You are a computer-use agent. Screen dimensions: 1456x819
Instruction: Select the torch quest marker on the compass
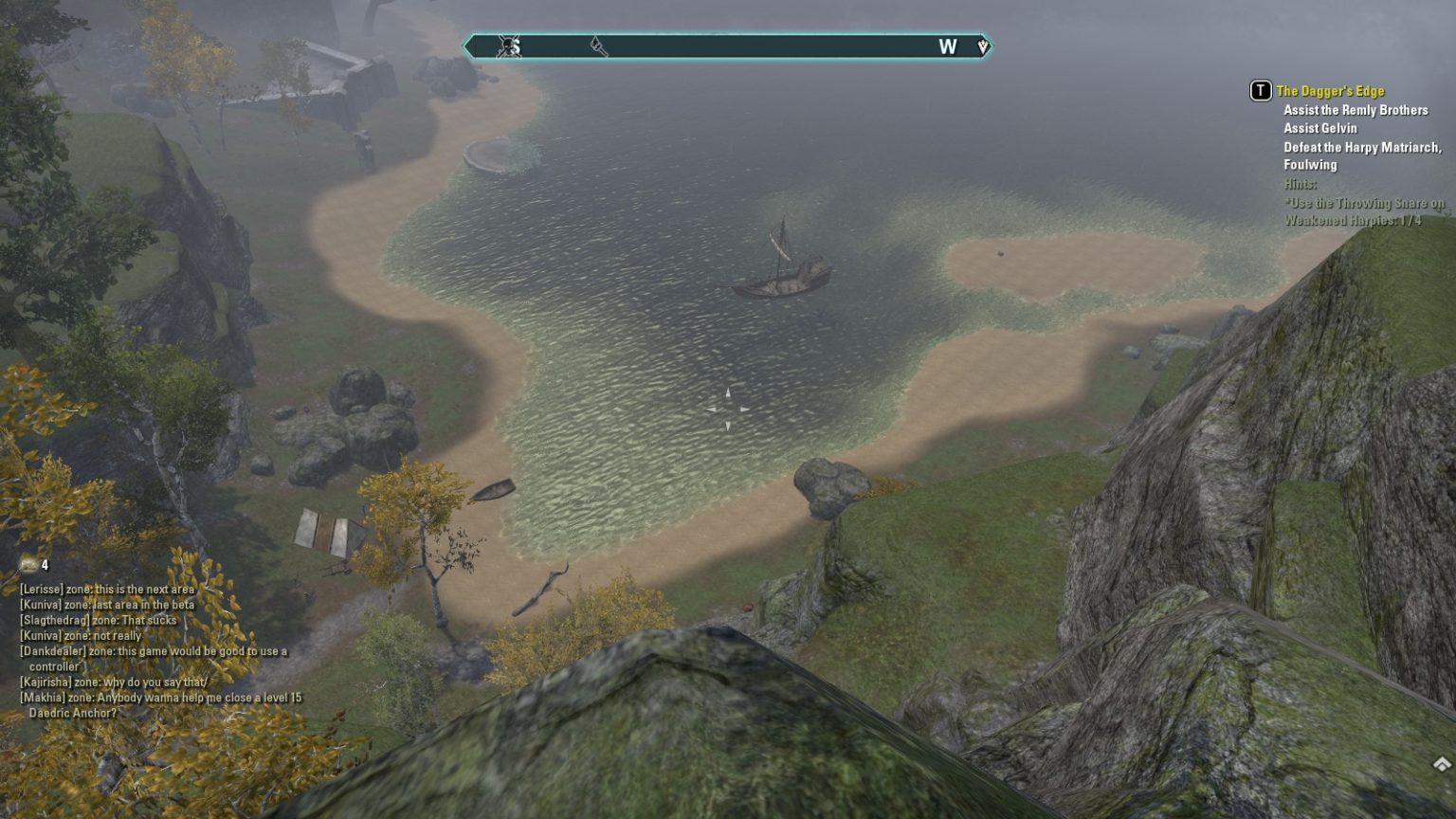[598, 45]
